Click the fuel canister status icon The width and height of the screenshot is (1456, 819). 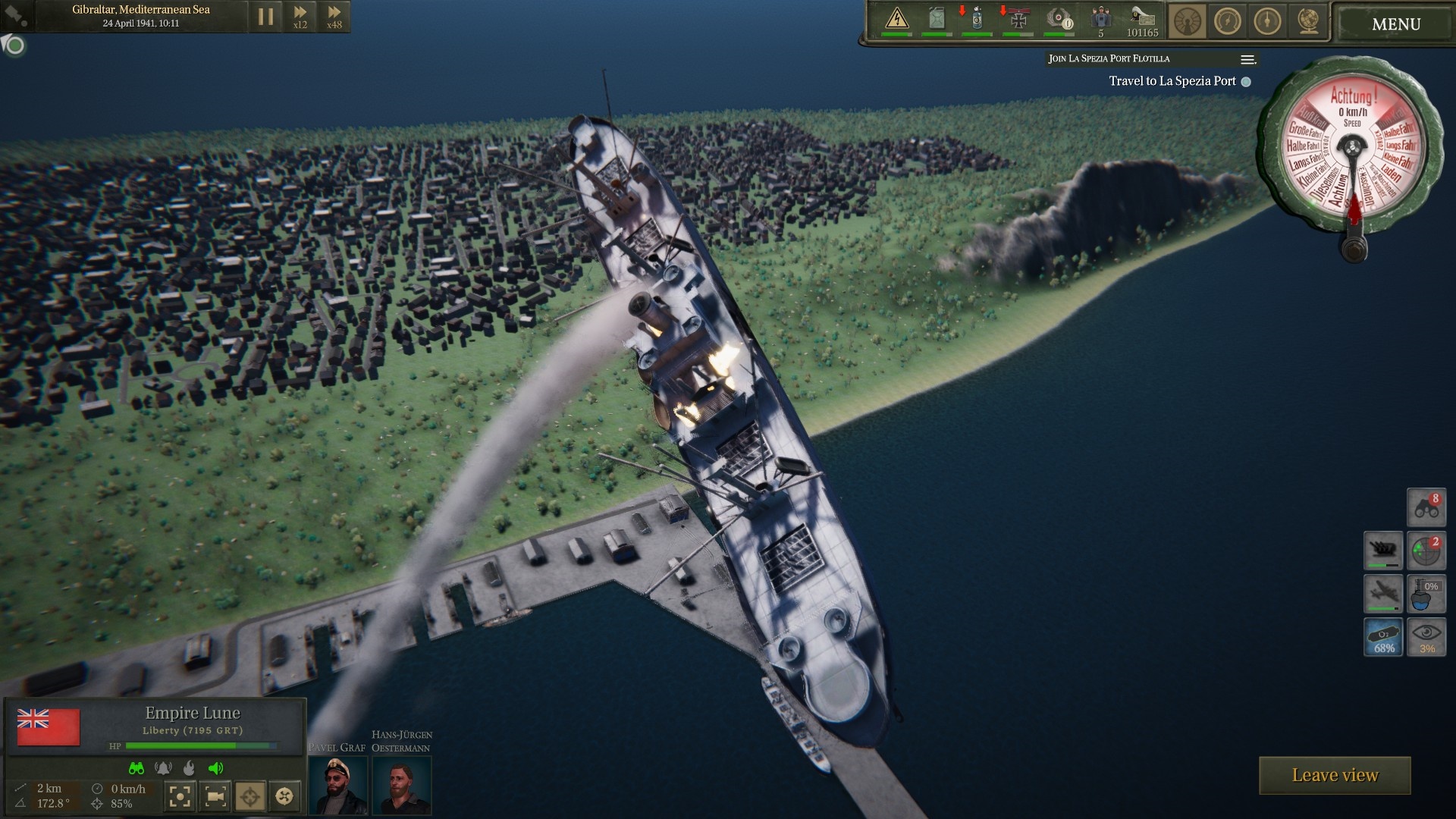click(937, 19)
